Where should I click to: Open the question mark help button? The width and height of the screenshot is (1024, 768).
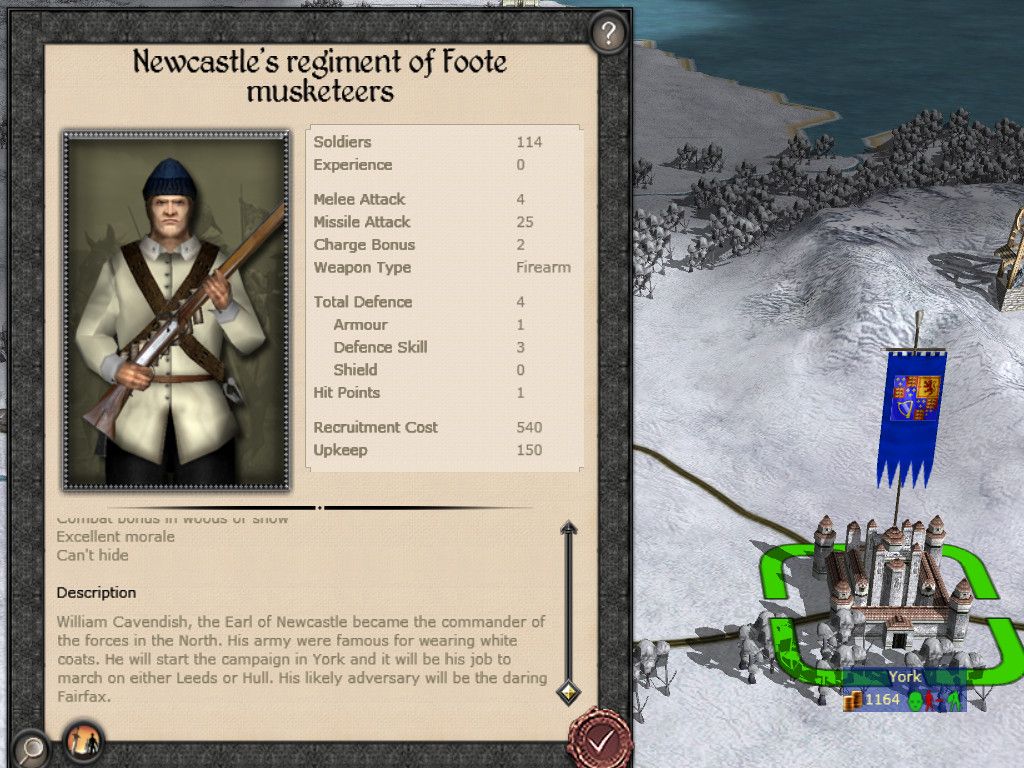pyautogui.click(x=607, y=34)
